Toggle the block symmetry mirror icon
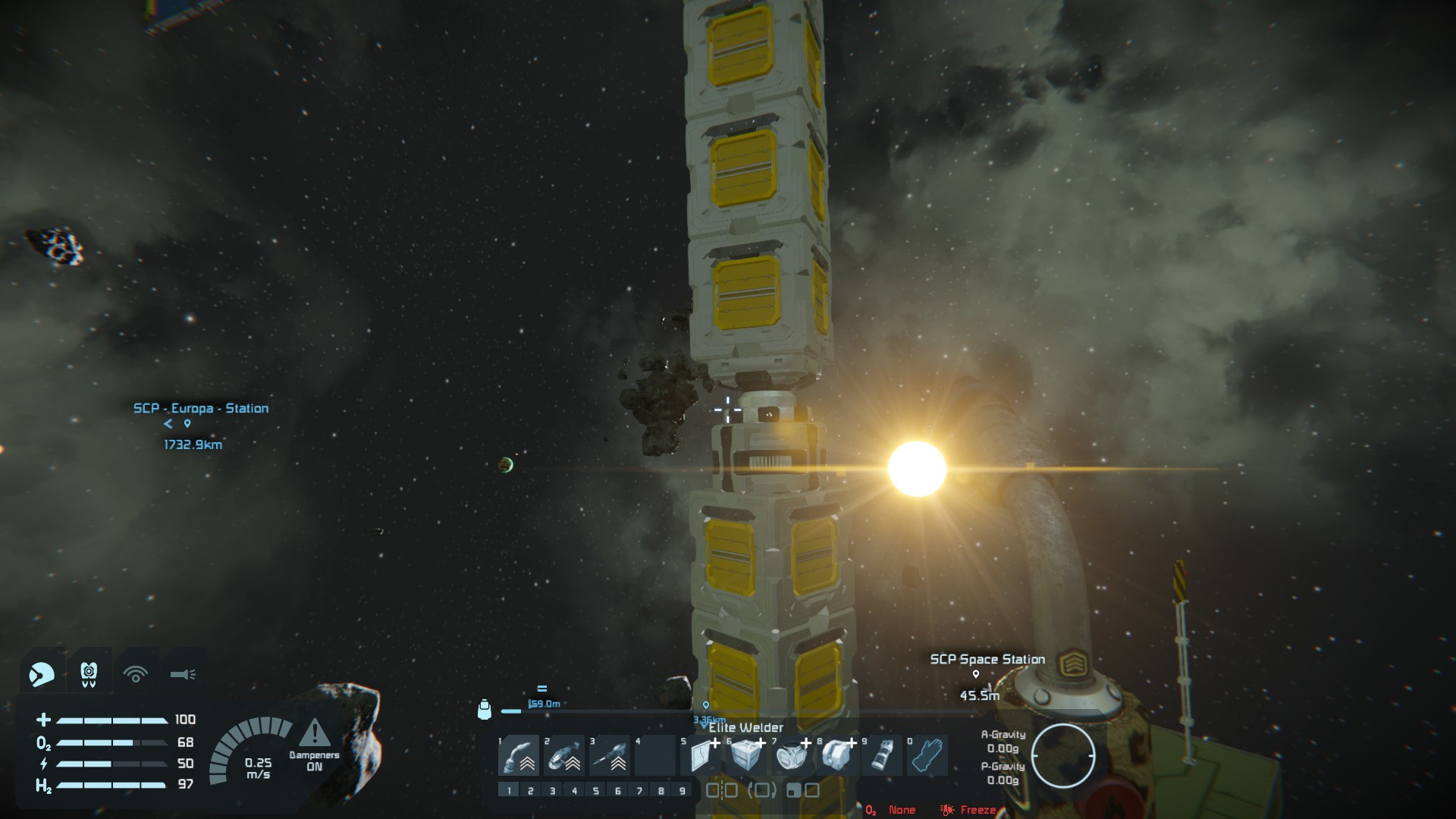Viewport: 1456px width, 819px height. click(721, 791)
